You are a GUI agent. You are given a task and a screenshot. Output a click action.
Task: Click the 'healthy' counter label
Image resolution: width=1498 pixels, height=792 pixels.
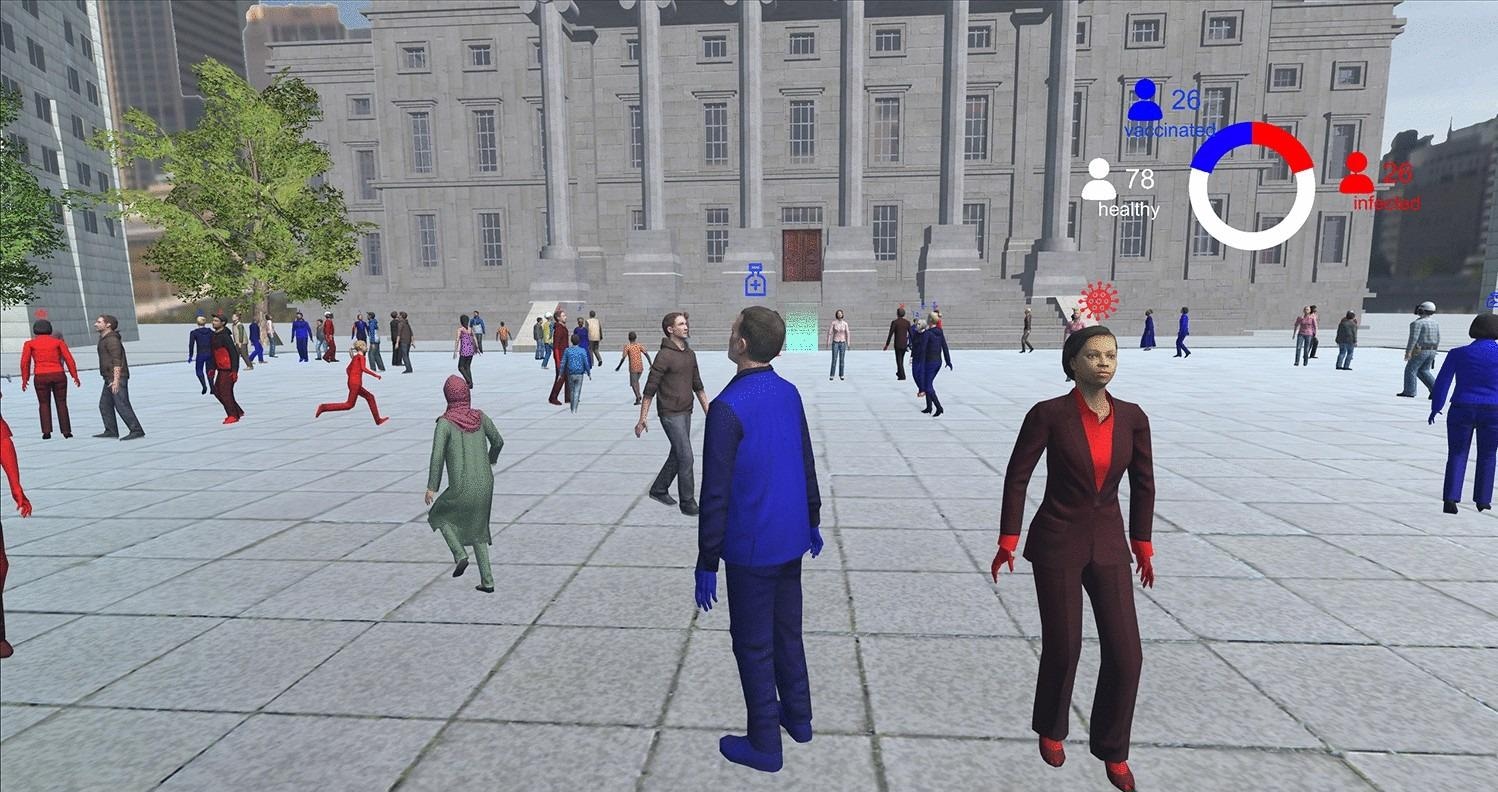[x=1127, y=209]
